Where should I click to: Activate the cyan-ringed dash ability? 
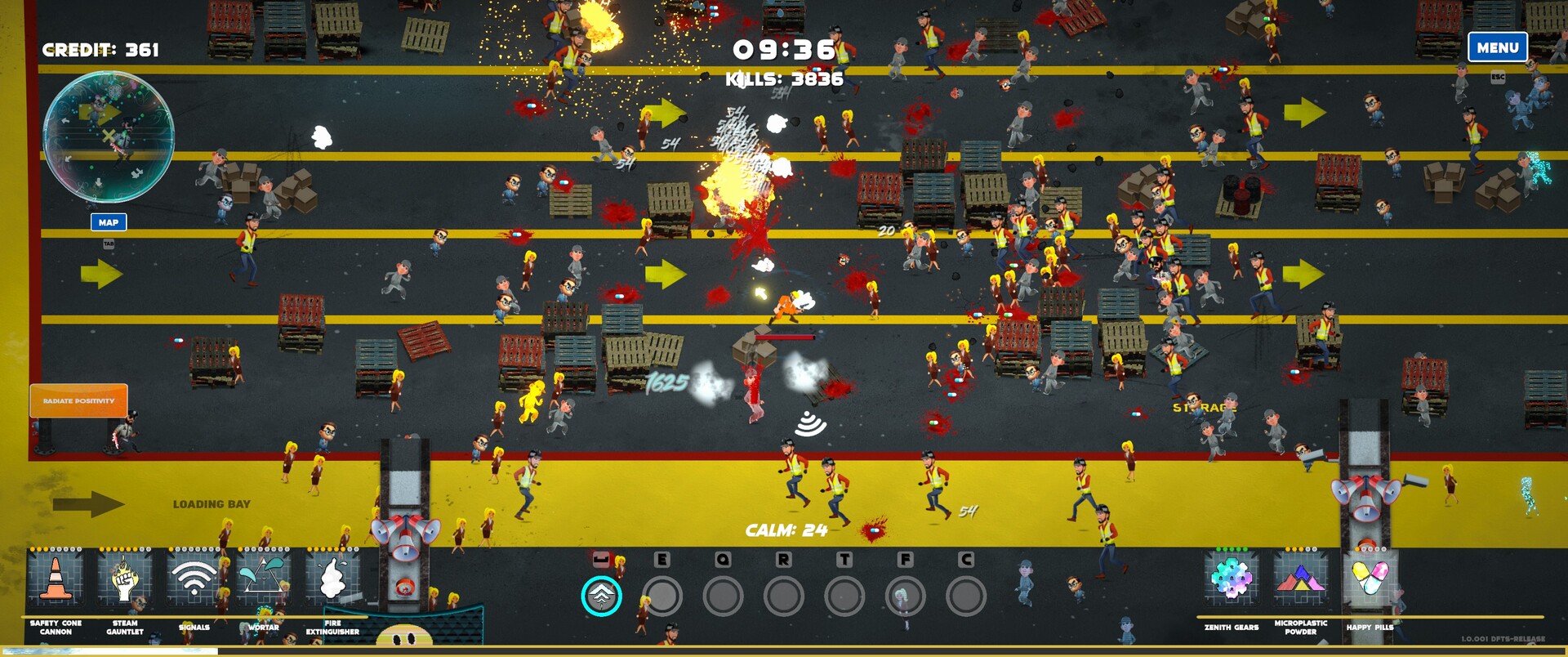tap(601, 597)
